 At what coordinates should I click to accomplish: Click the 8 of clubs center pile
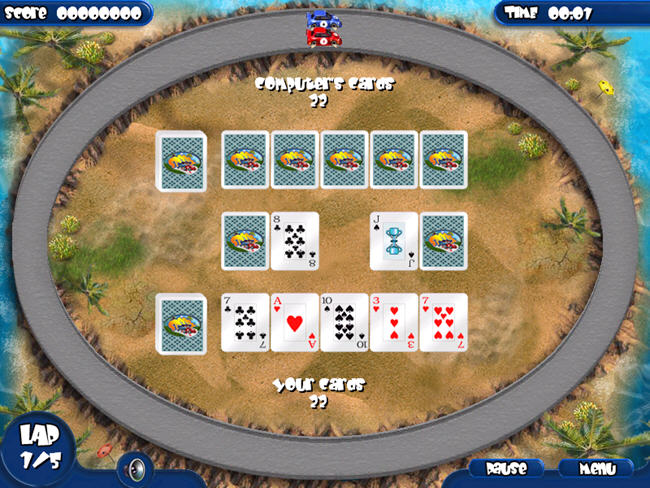295,241
